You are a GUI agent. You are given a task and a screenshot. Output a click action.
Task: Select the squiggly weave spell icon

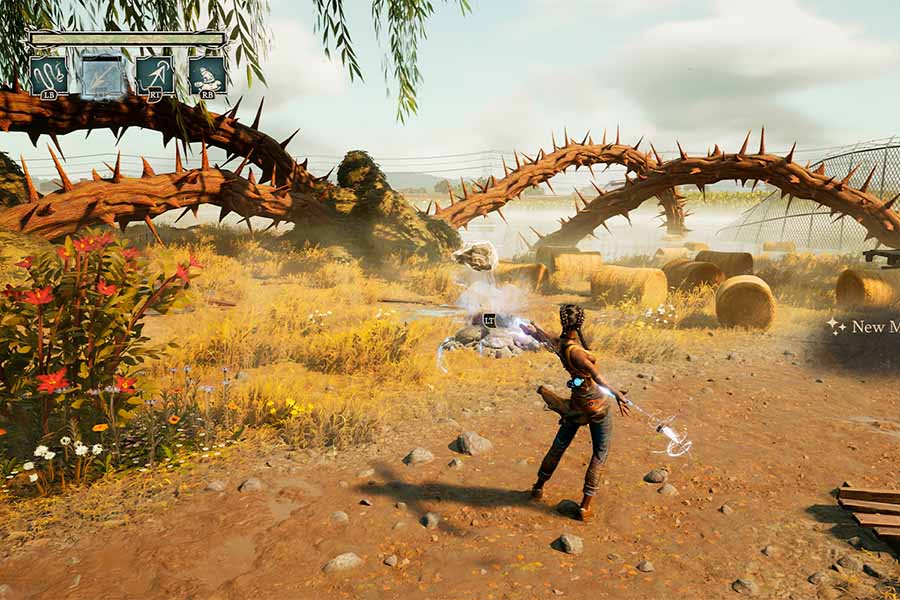(x=48, y=75)
